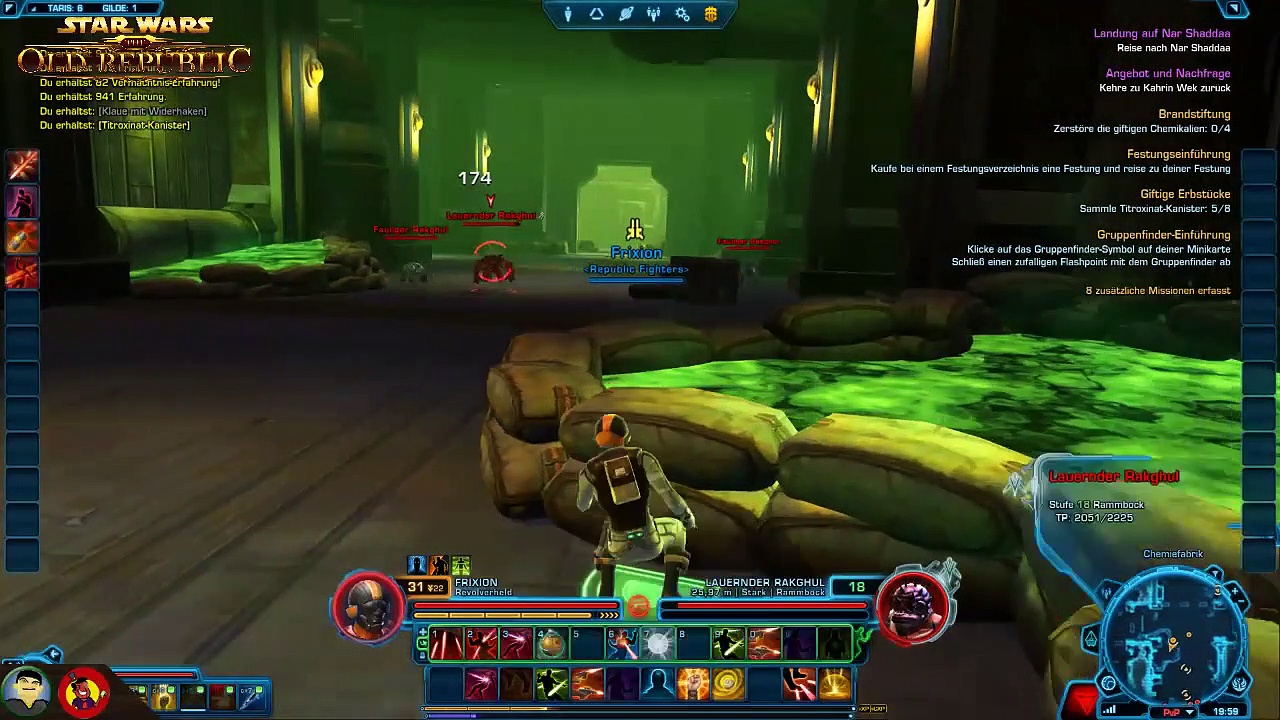Trigger the green gunslinger ability in slot 9

coord(728,644)
